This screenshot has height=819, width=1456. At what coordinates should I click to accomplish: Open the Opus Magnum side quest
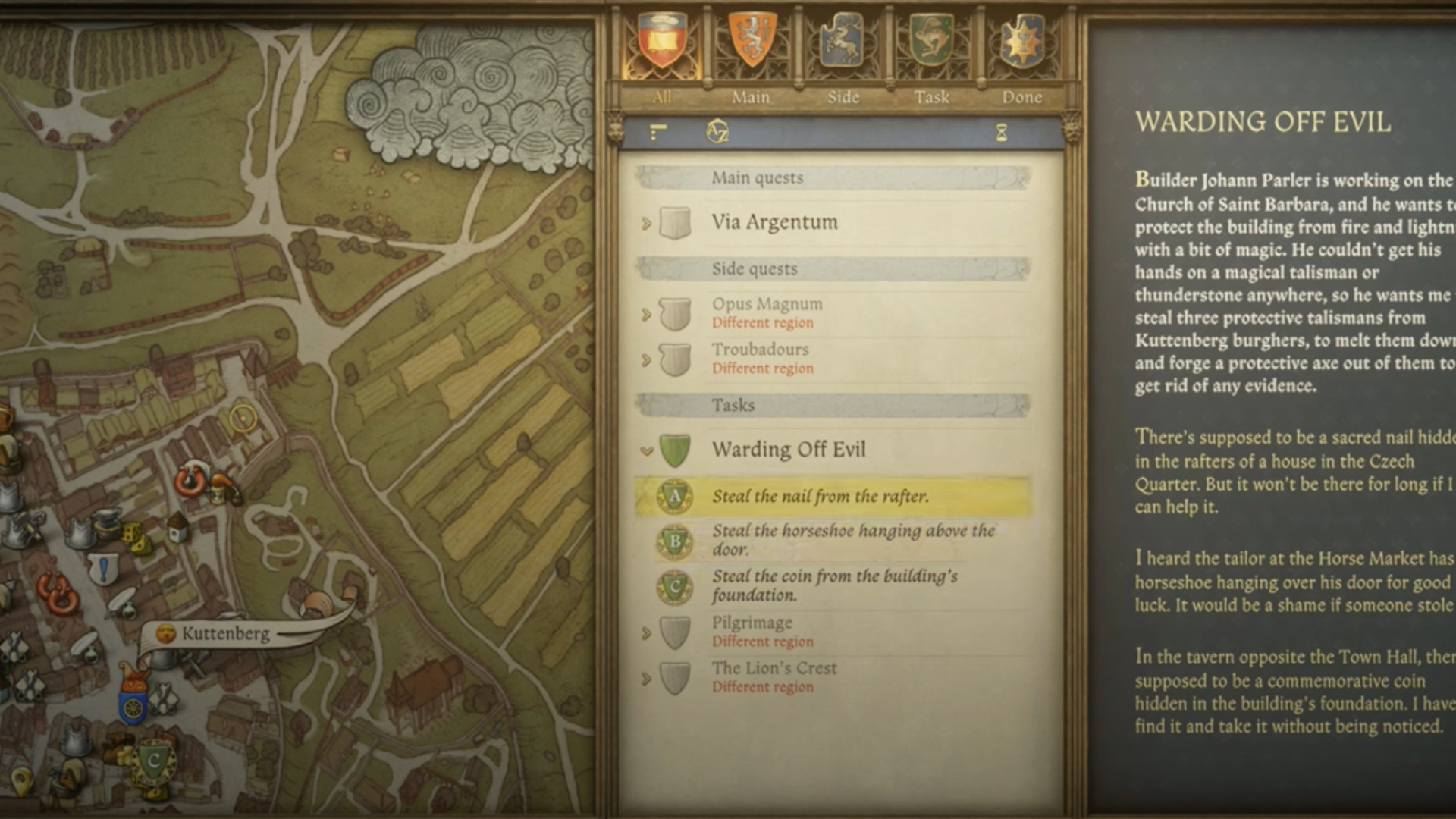tap(767, 304)
